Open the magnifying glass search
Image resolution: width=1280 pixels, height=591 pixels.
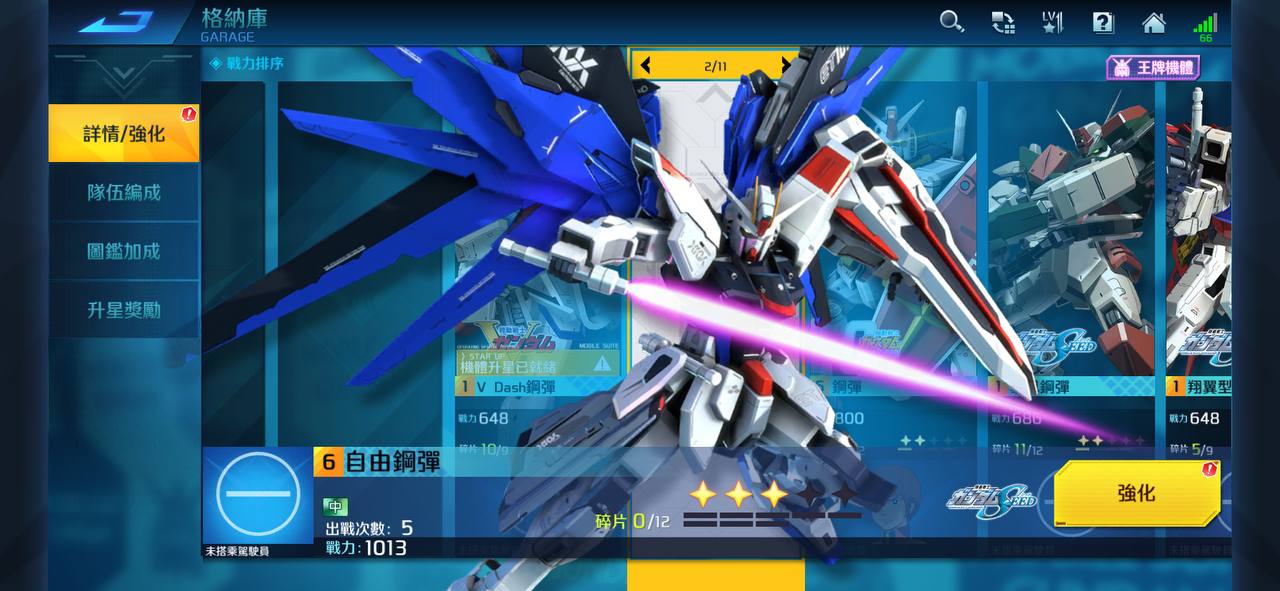click(x=951, y=22)
